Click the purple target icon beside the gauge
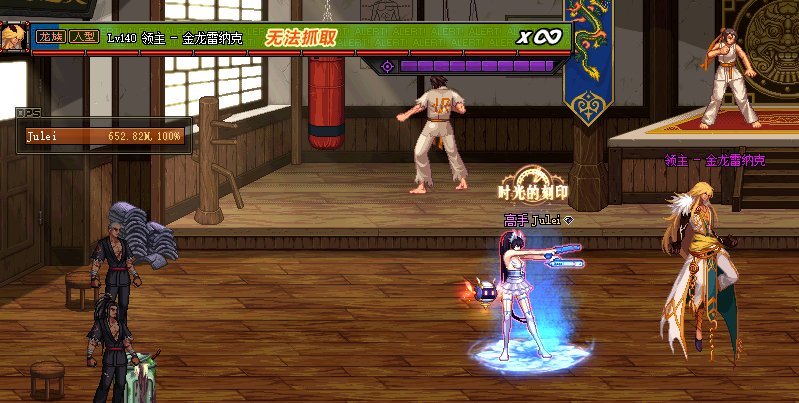The height and width of the screenshot is (403, 799). 388,66
